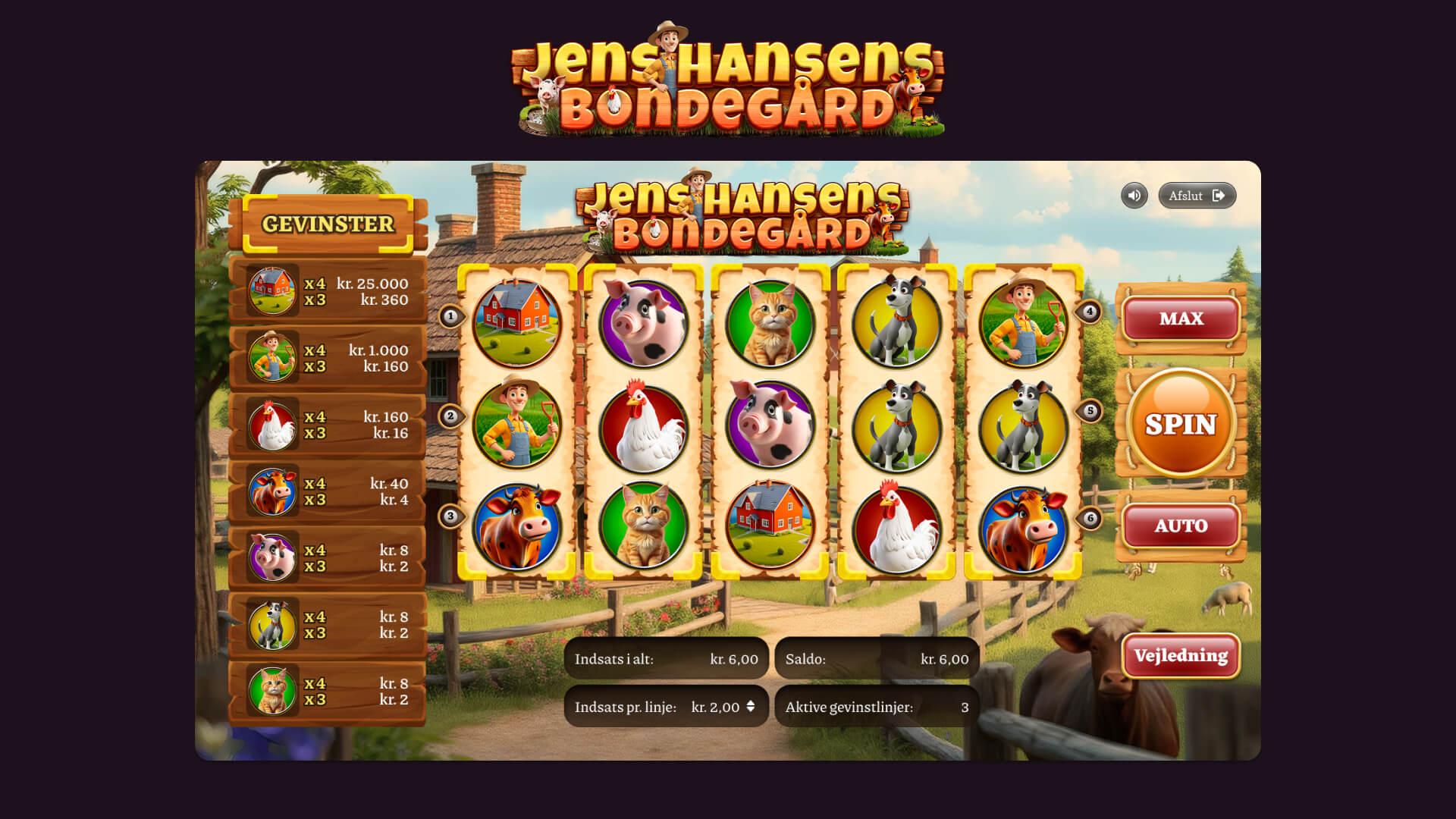Select payline marker number 6

pos(1090,519)
